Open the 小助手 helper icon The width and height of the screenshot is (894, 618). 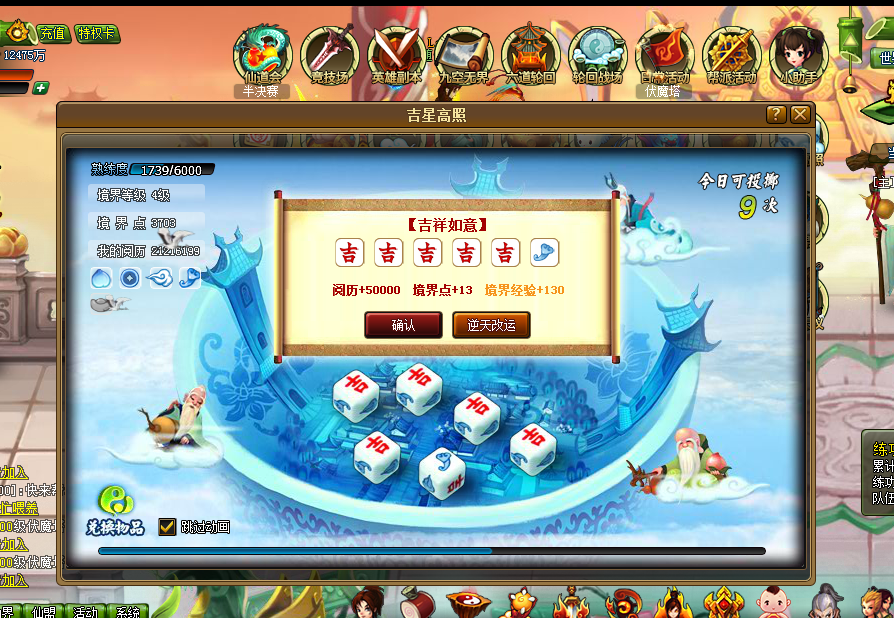click(797, 53)
